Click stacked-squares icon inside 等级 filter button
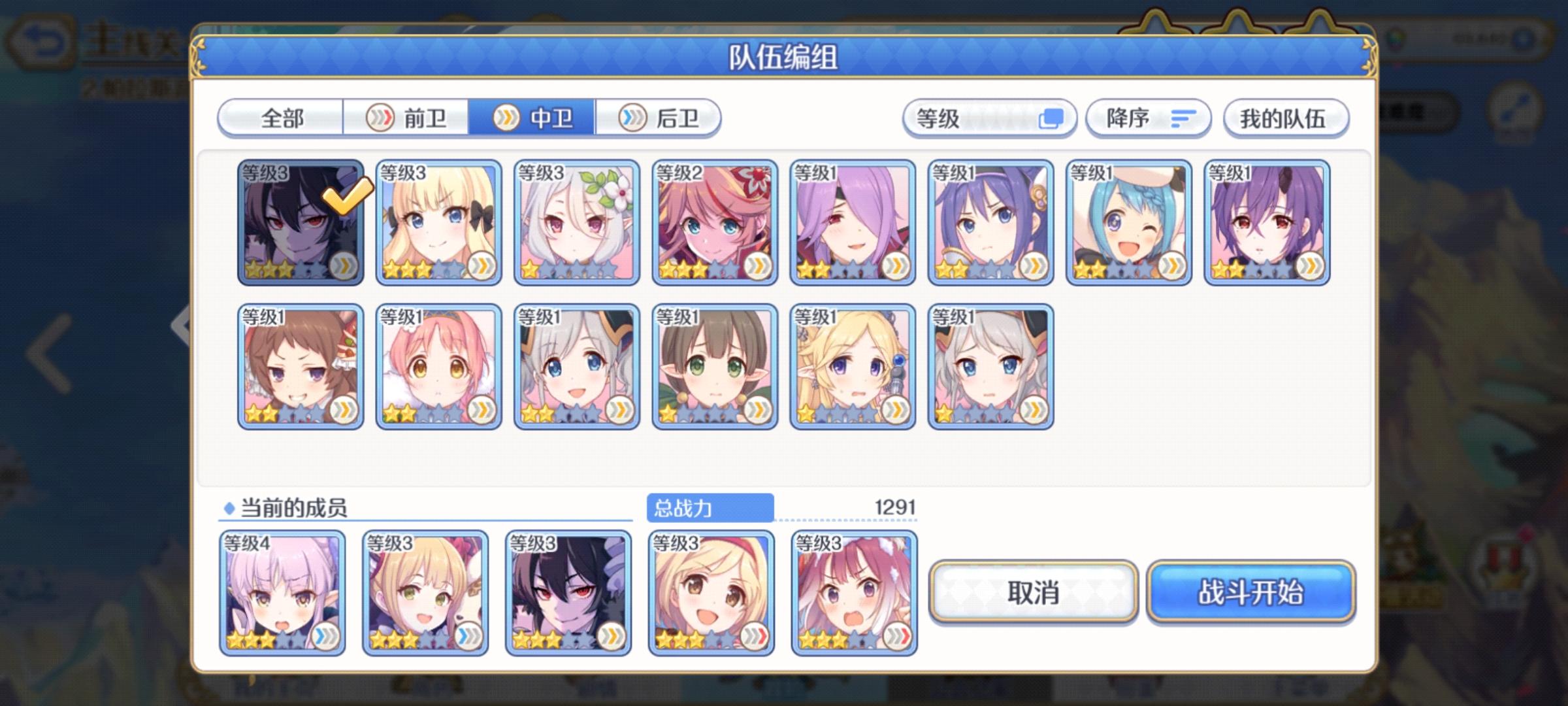The width and height of the screenshot is (1568, 706). coord(1053,118)
